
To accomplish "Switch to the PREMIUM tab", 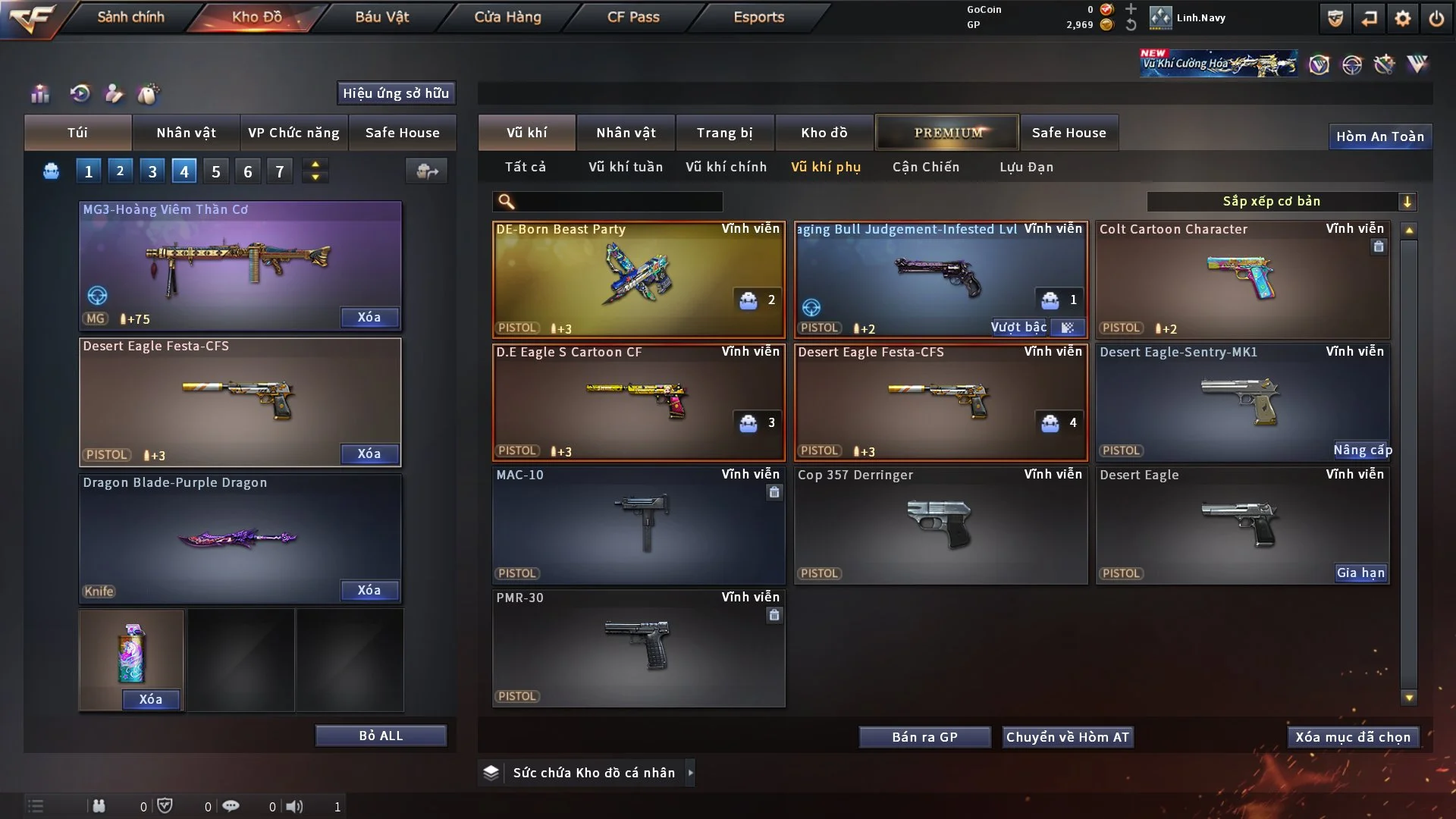I will point(947,133).
